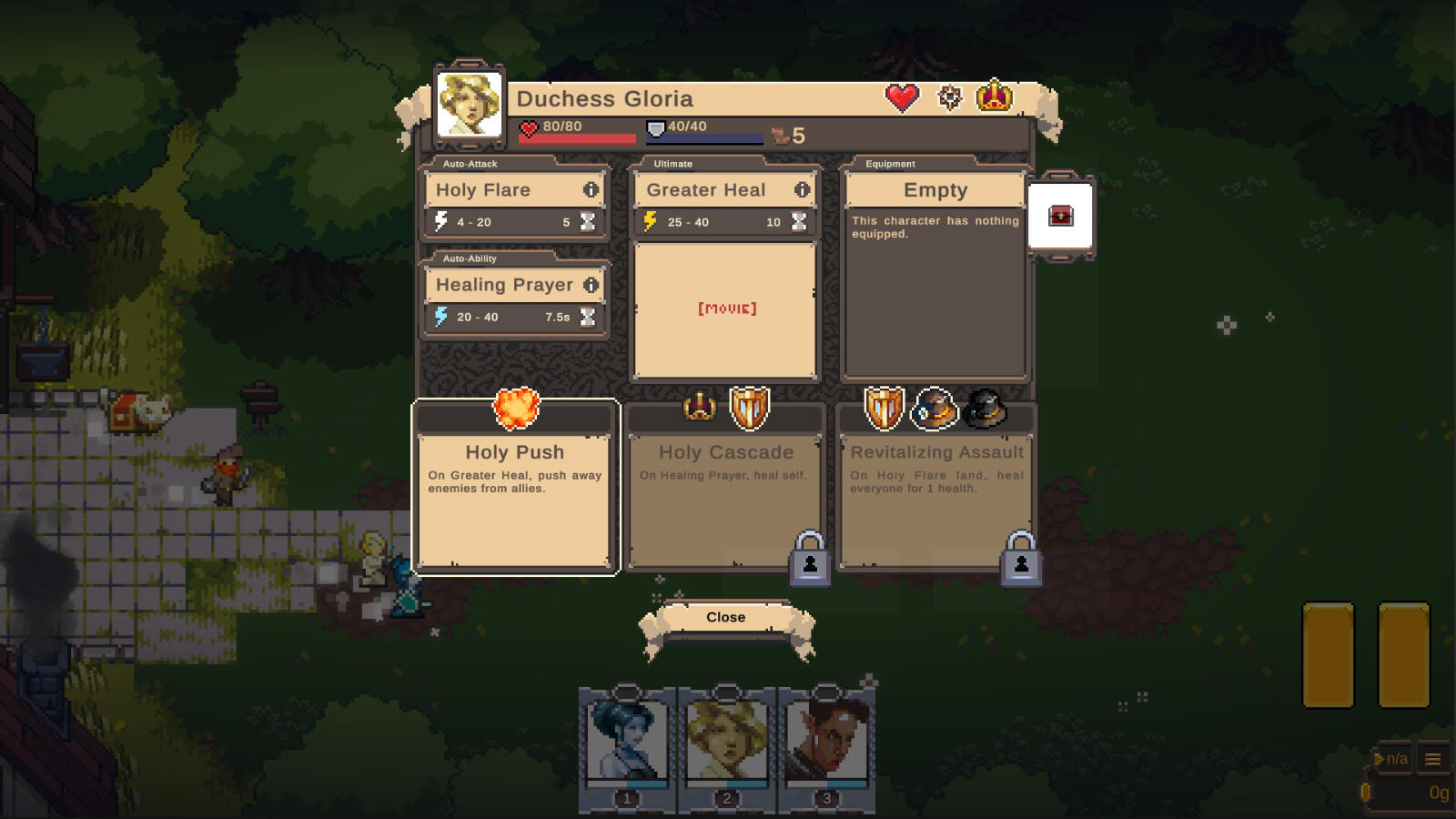Click the red chest equipment icon

pyautogui.click(x=1063, y=214)
